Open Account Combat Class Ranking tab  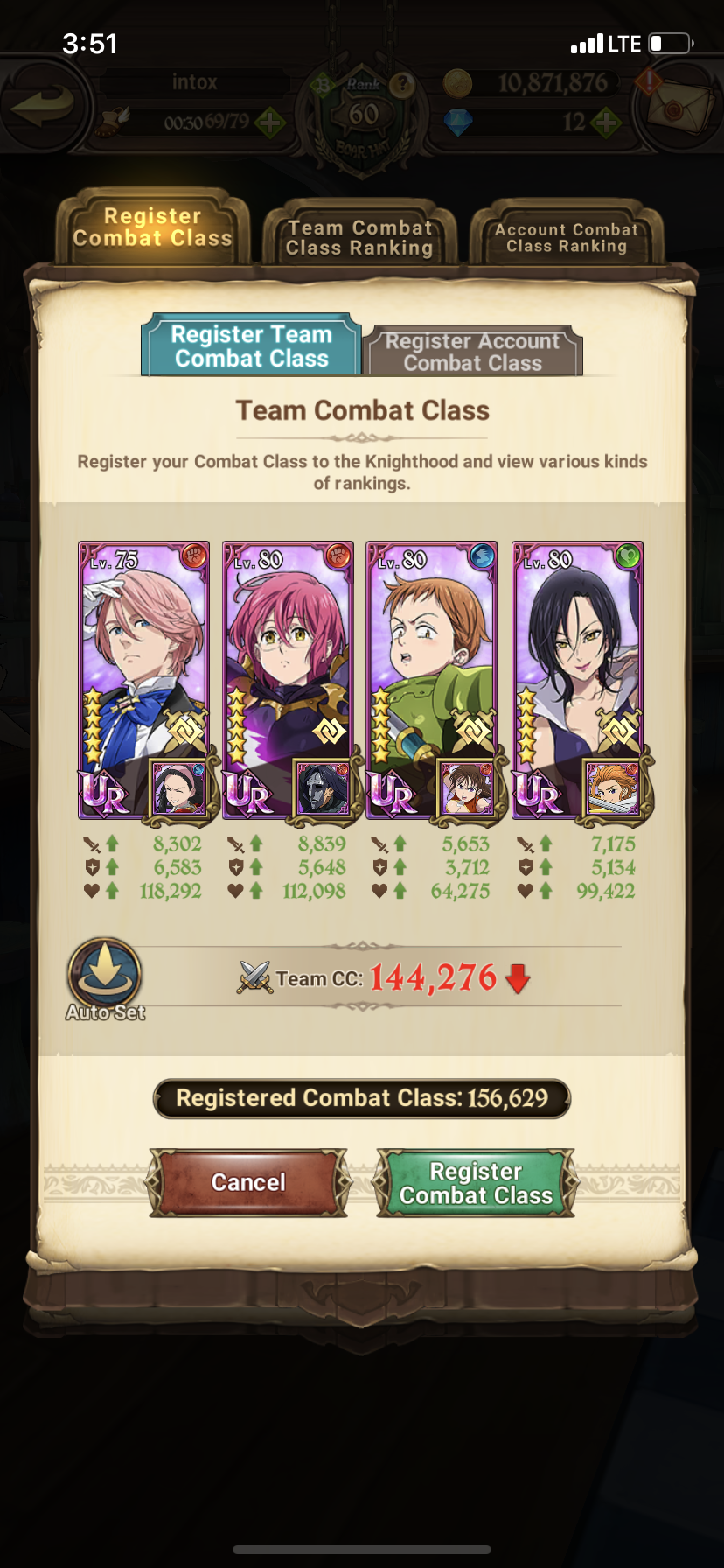pyautogui.click(x=567, y=237)
